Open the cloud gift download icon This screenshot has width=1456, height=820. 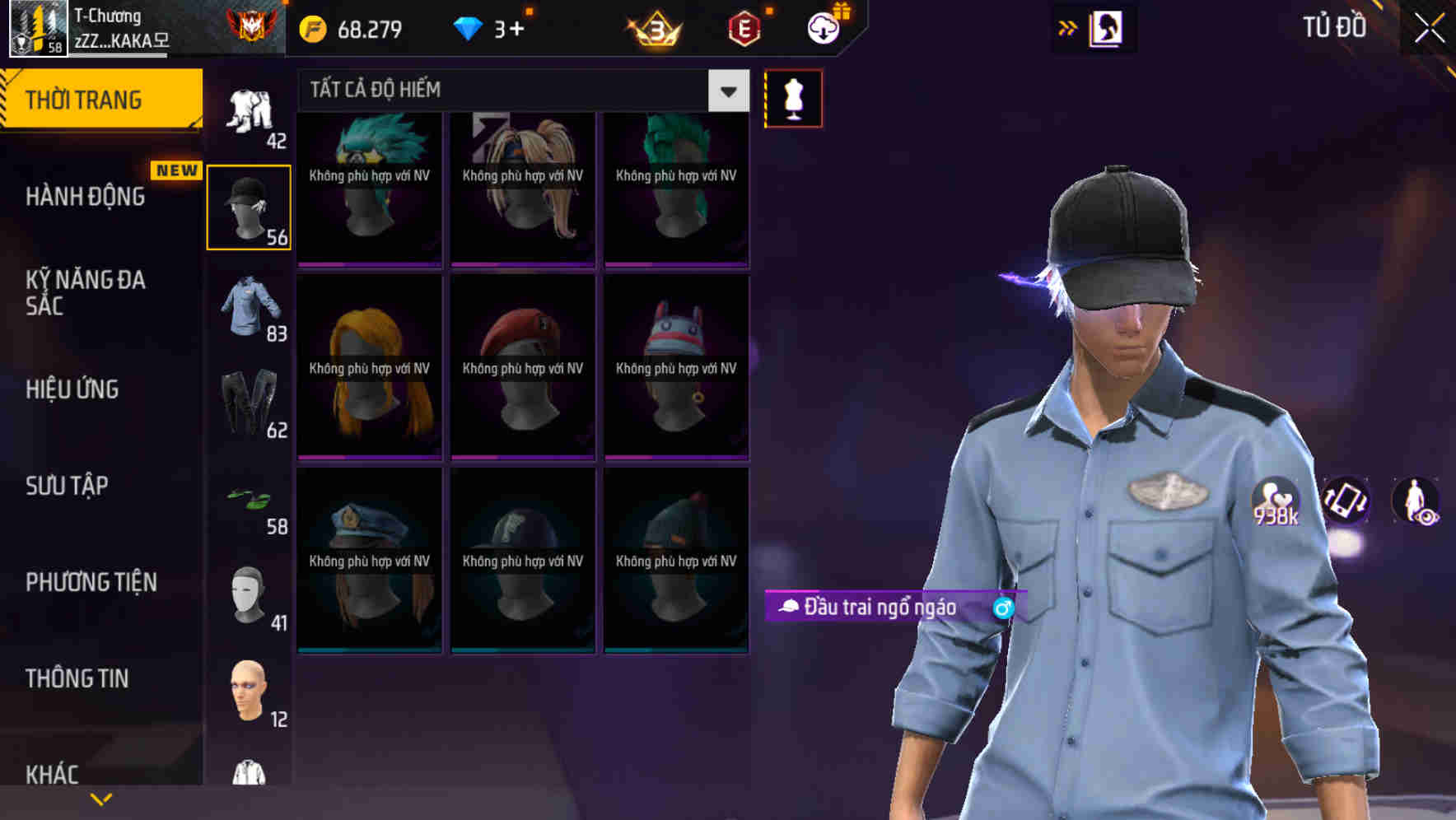coord(825,27)
